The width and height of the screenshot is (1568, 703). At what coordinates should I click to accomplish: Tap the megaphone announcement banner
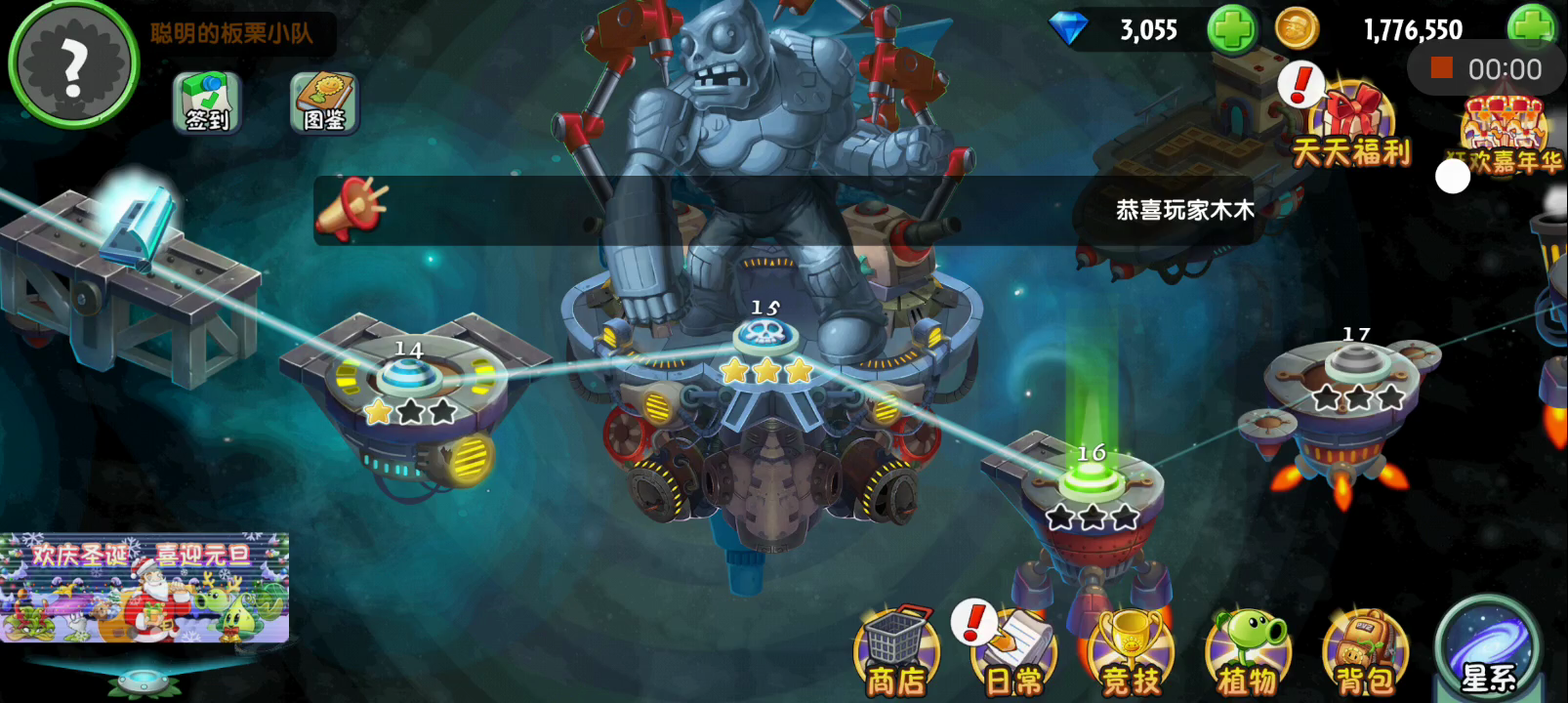353,209
